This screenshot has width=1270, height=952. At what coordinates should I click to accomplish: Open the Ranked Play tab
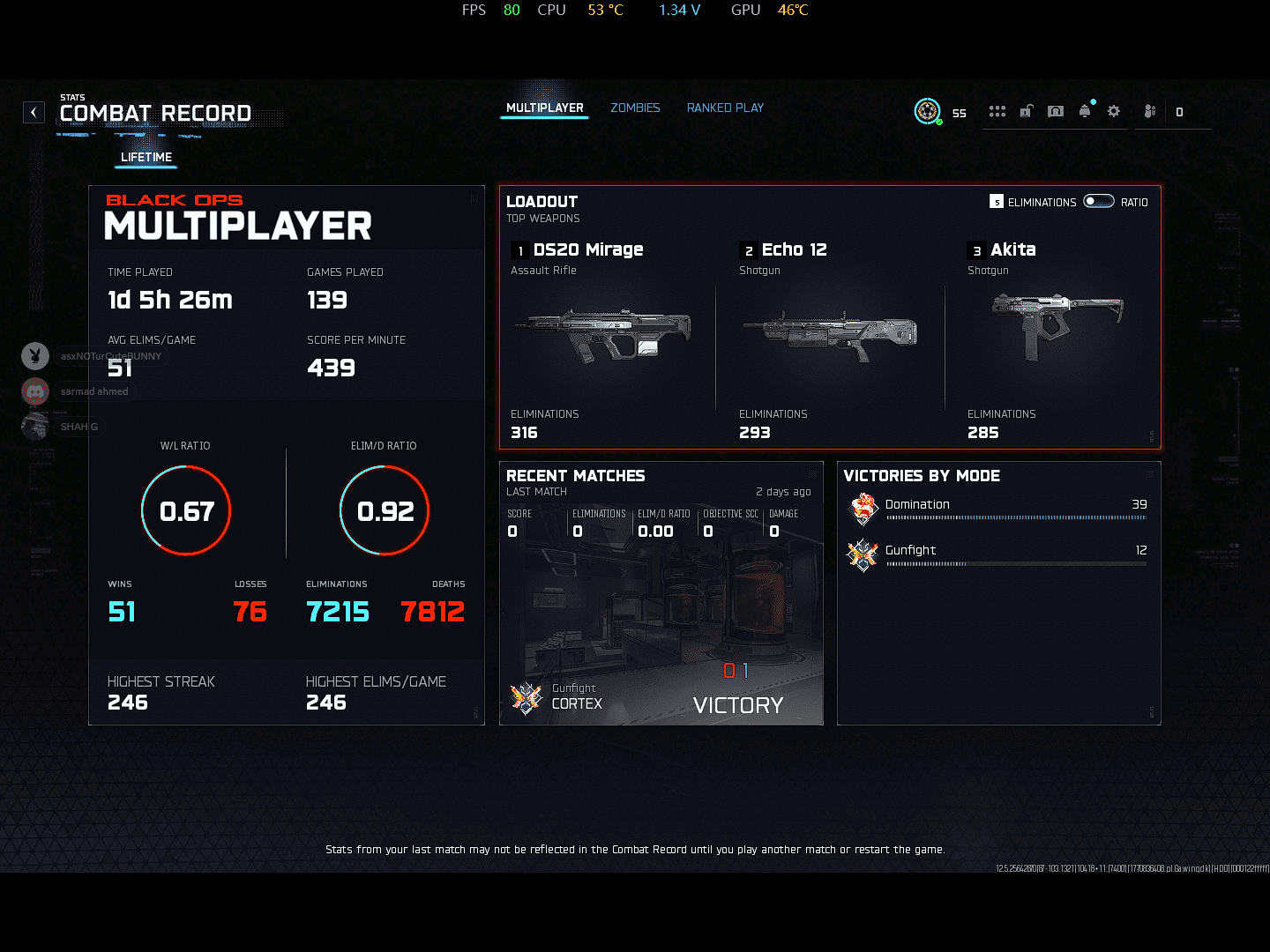tap(725, 108)
